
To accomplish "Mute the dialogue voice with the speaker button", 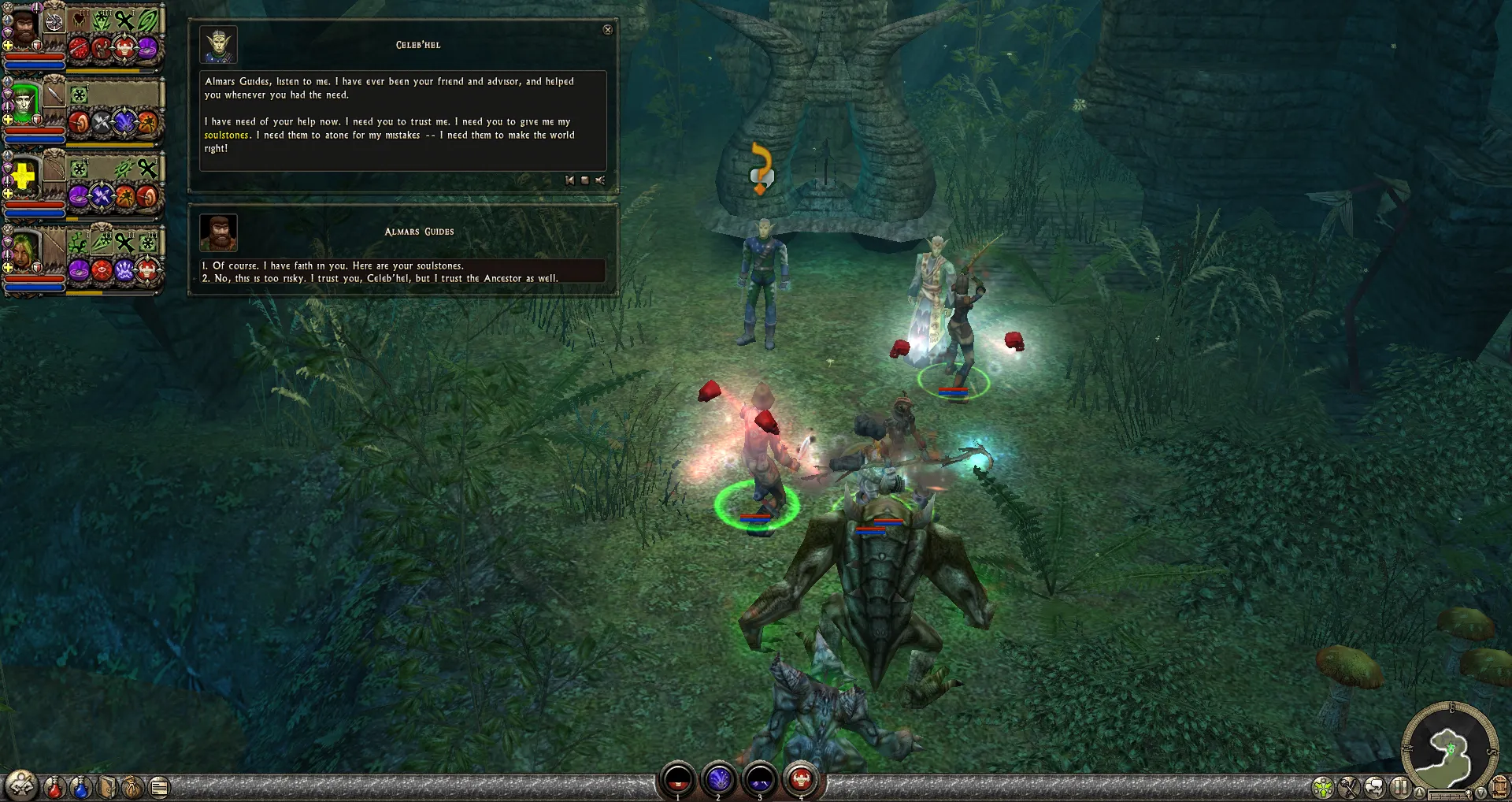I will pos(600,180).
